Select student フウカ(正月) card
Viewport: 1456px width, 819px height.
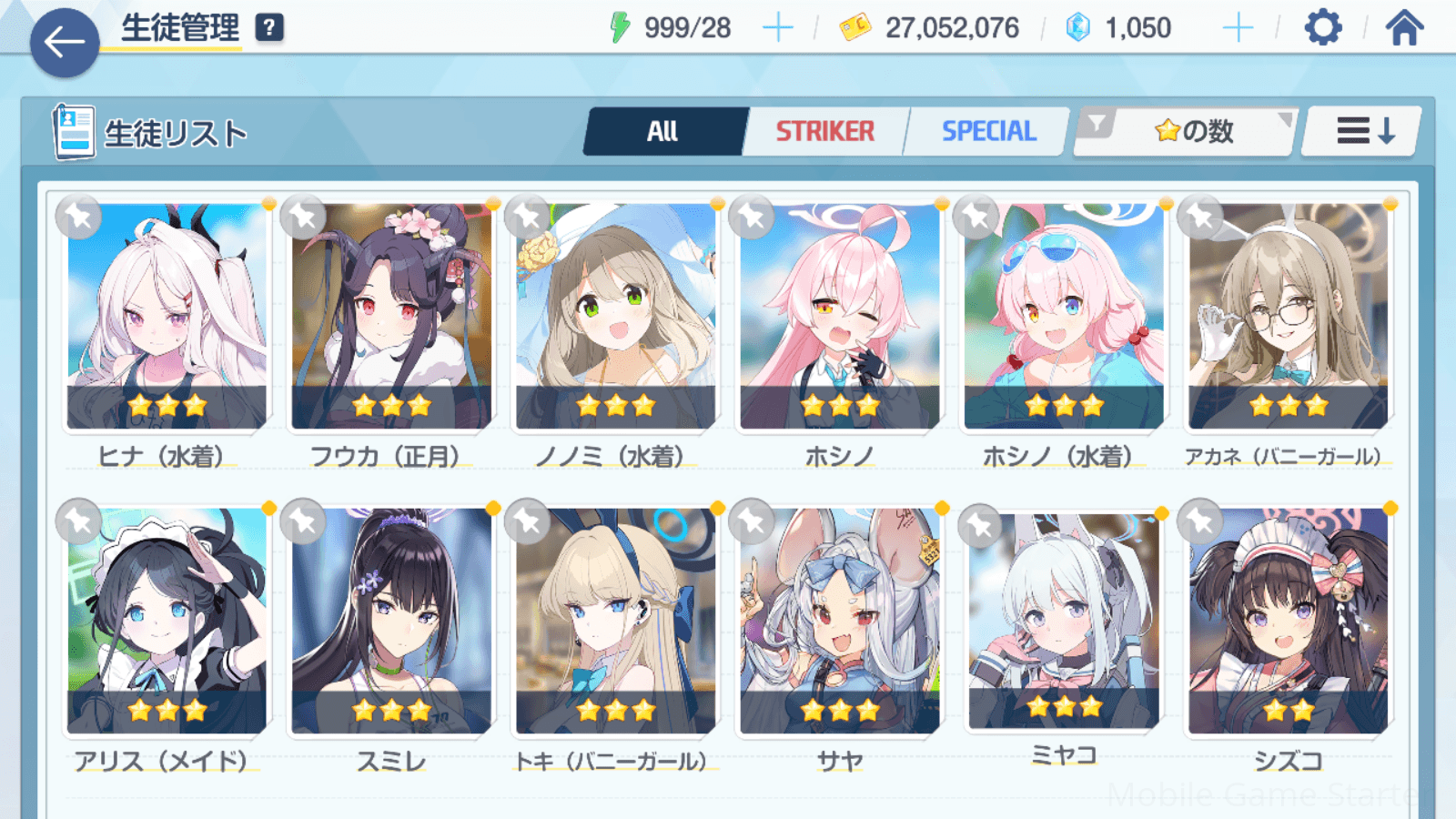(x=391, y=316)
